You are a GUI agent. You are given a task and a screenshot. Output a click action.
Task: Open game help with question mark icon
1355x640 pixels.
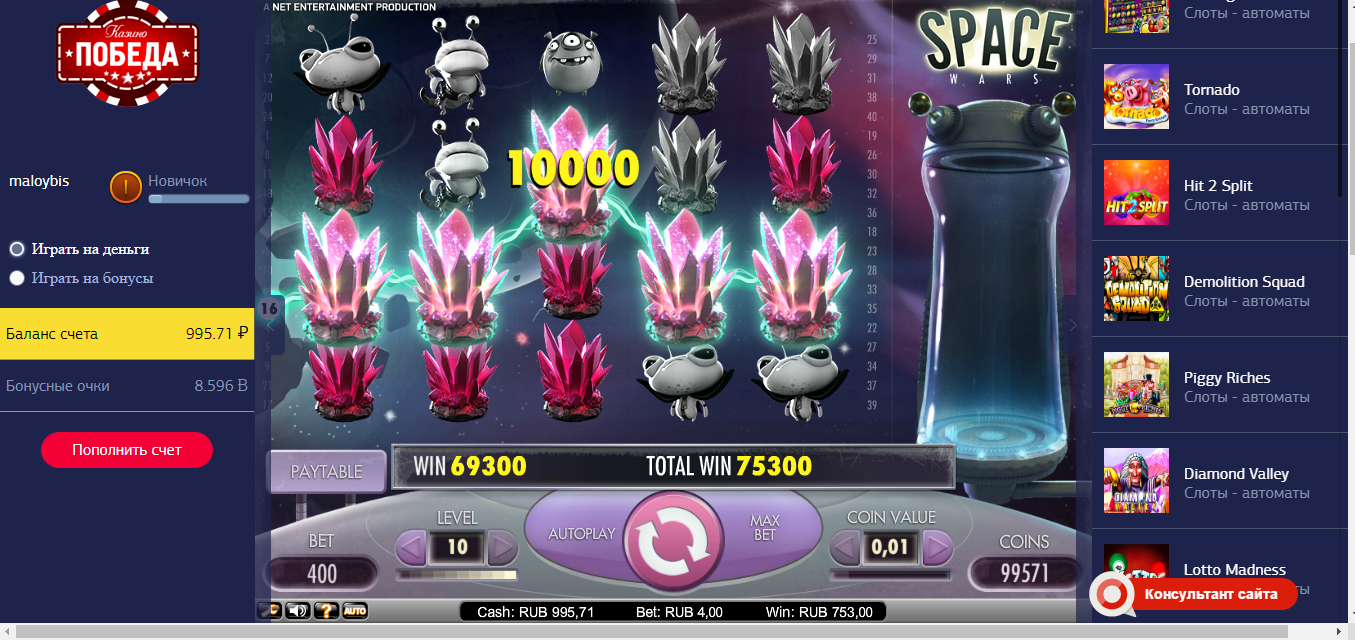[x=325, y=610]
